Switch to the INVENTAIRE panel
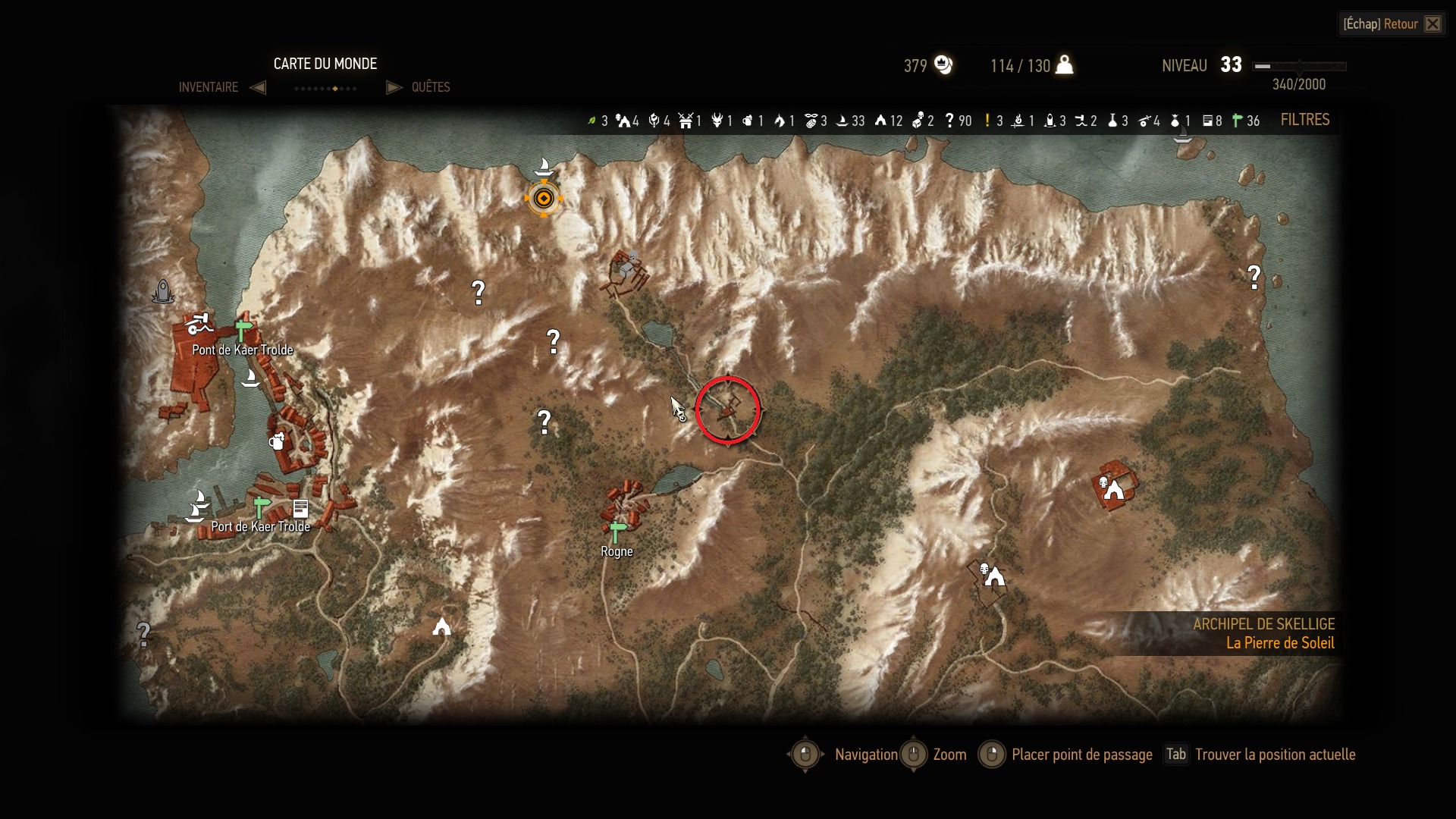Image resolution: width=1456 pixels, height=819 pixels. pos(209,87)
